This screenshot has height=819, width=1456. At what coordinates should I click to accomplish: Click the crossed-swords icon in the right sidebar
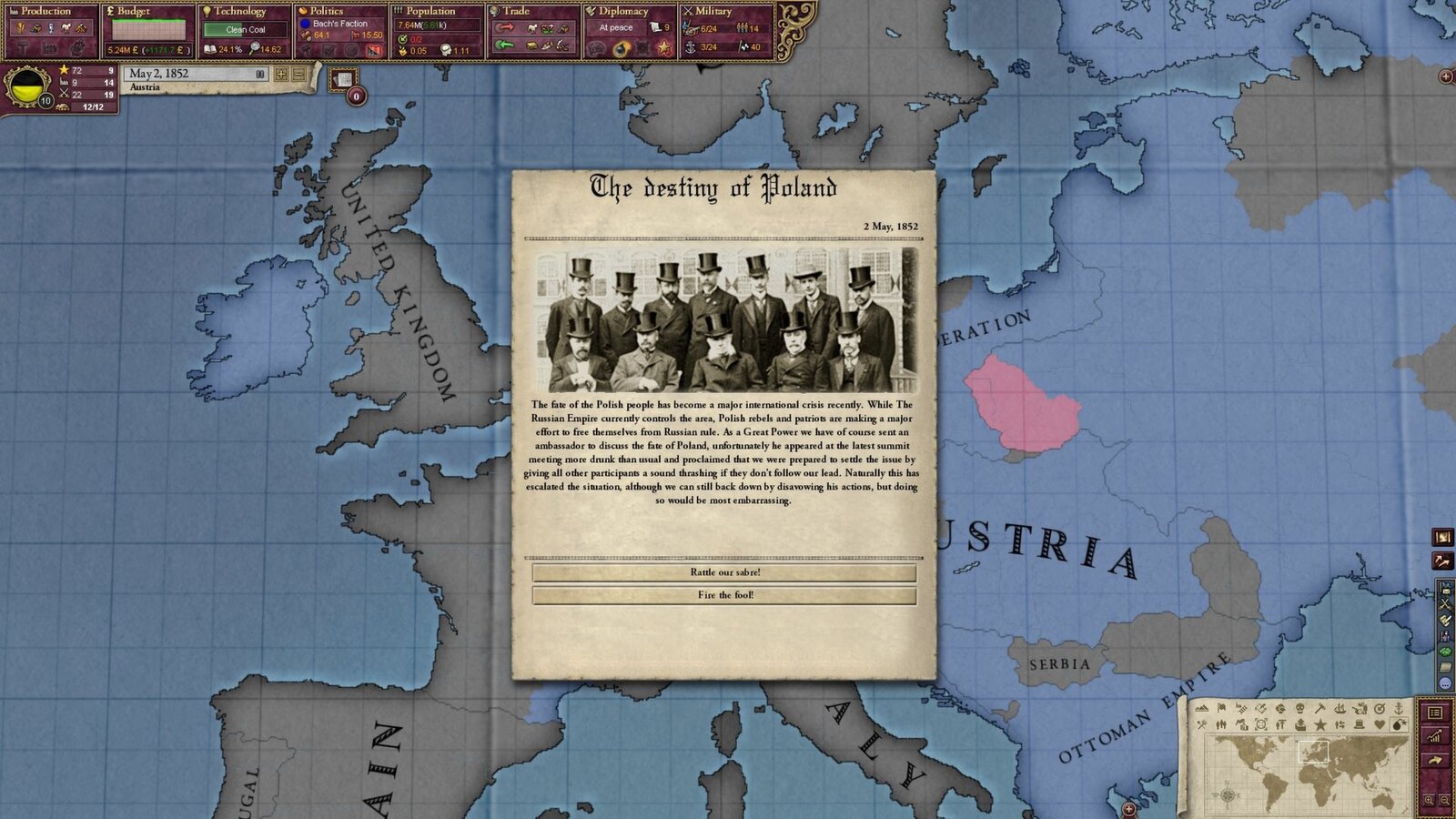coord(1445,602)
